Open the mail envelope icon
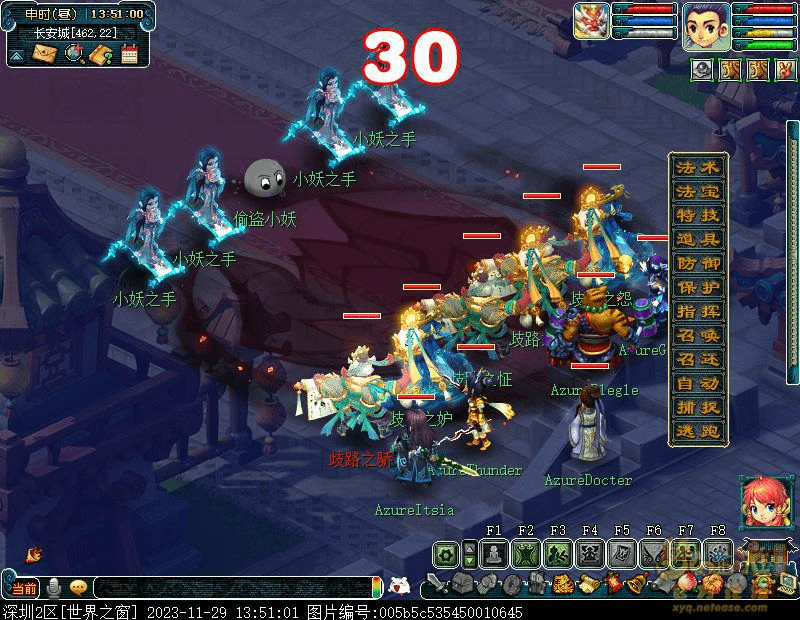This screenshot has height=620, width=800. click(x=45, y=54)
